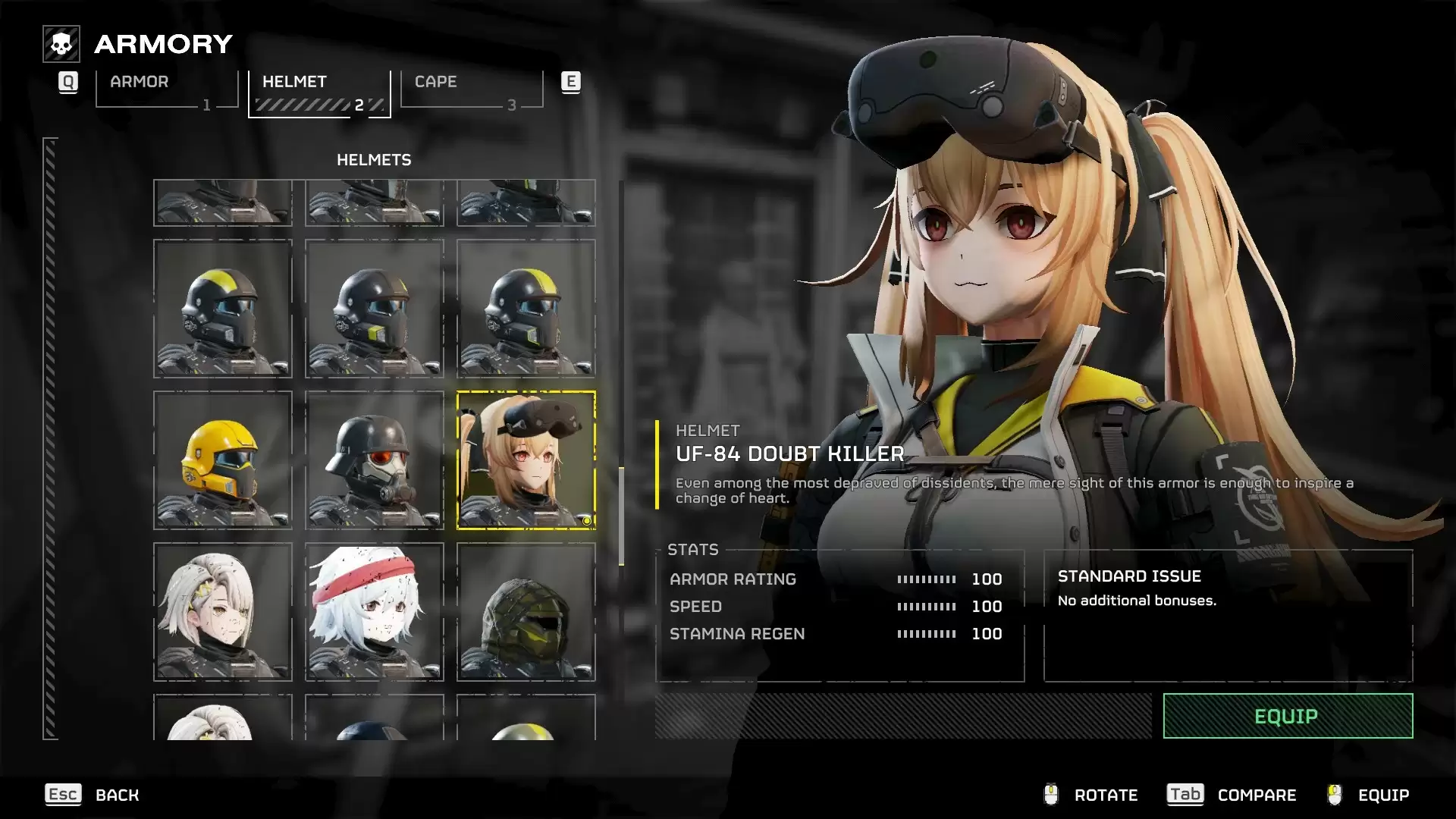The image size is (1456, 819).
Task: Equip the UF-84 Doubt Killer helmet
Action: pos(1287,716)
